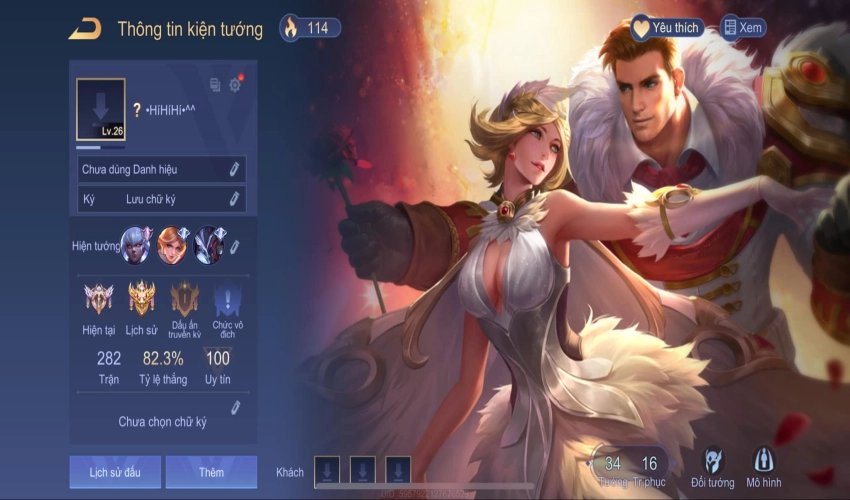The image size is (850, 500).
Task: Open the gear settings icon
Action: pos(235,85)
